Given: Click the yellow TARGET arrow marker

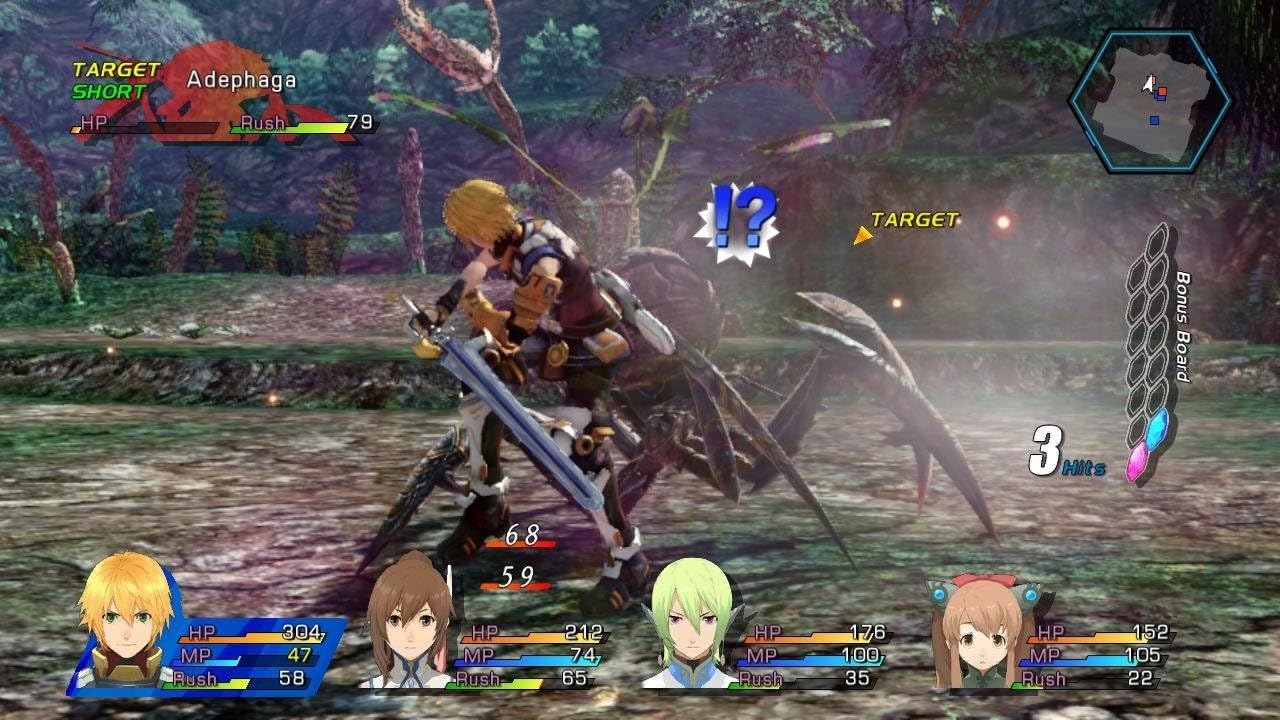Looking at the screenshot, I should tap(862, 235).
